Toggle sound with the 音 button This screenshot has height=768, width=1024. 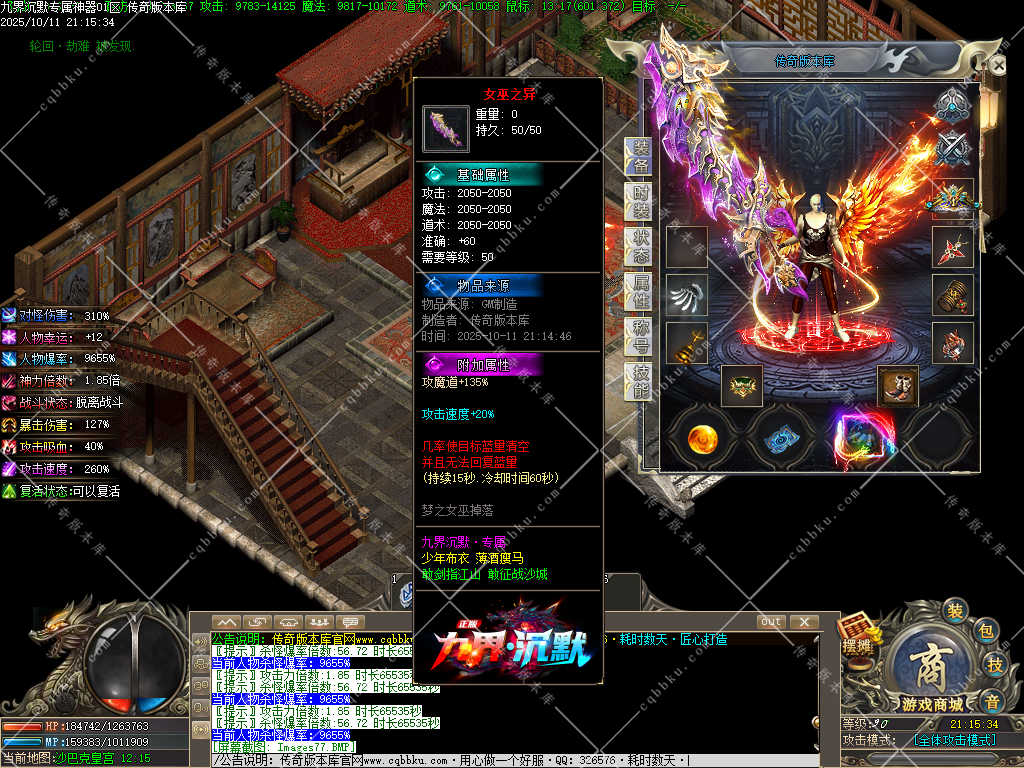(x=992, y=700)
